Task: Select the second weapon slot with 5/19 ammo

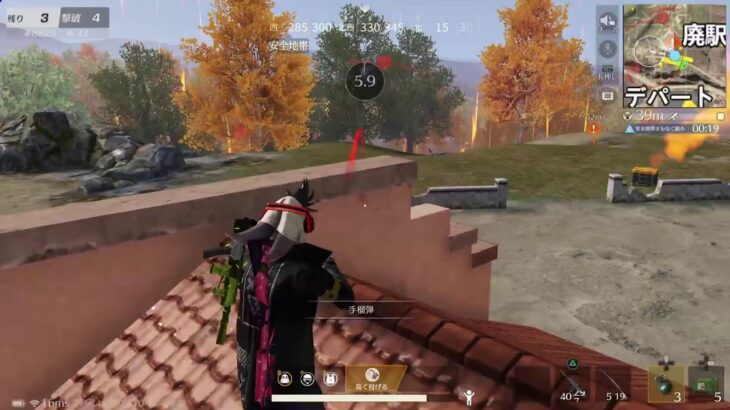Action: 616,384
